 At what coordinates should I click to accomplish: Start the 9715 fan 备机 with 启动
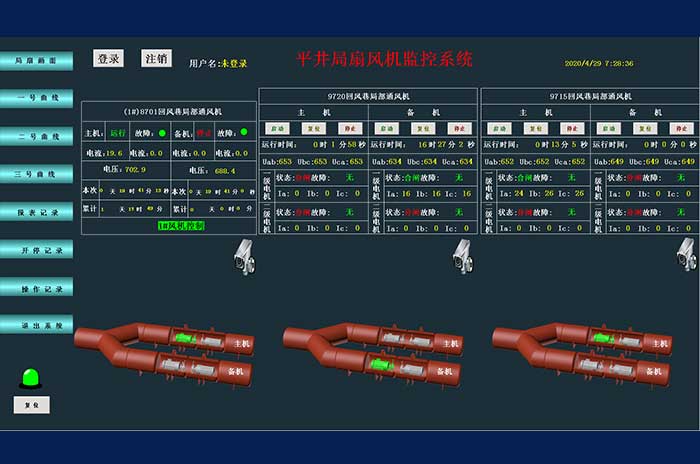pos(608,128)
